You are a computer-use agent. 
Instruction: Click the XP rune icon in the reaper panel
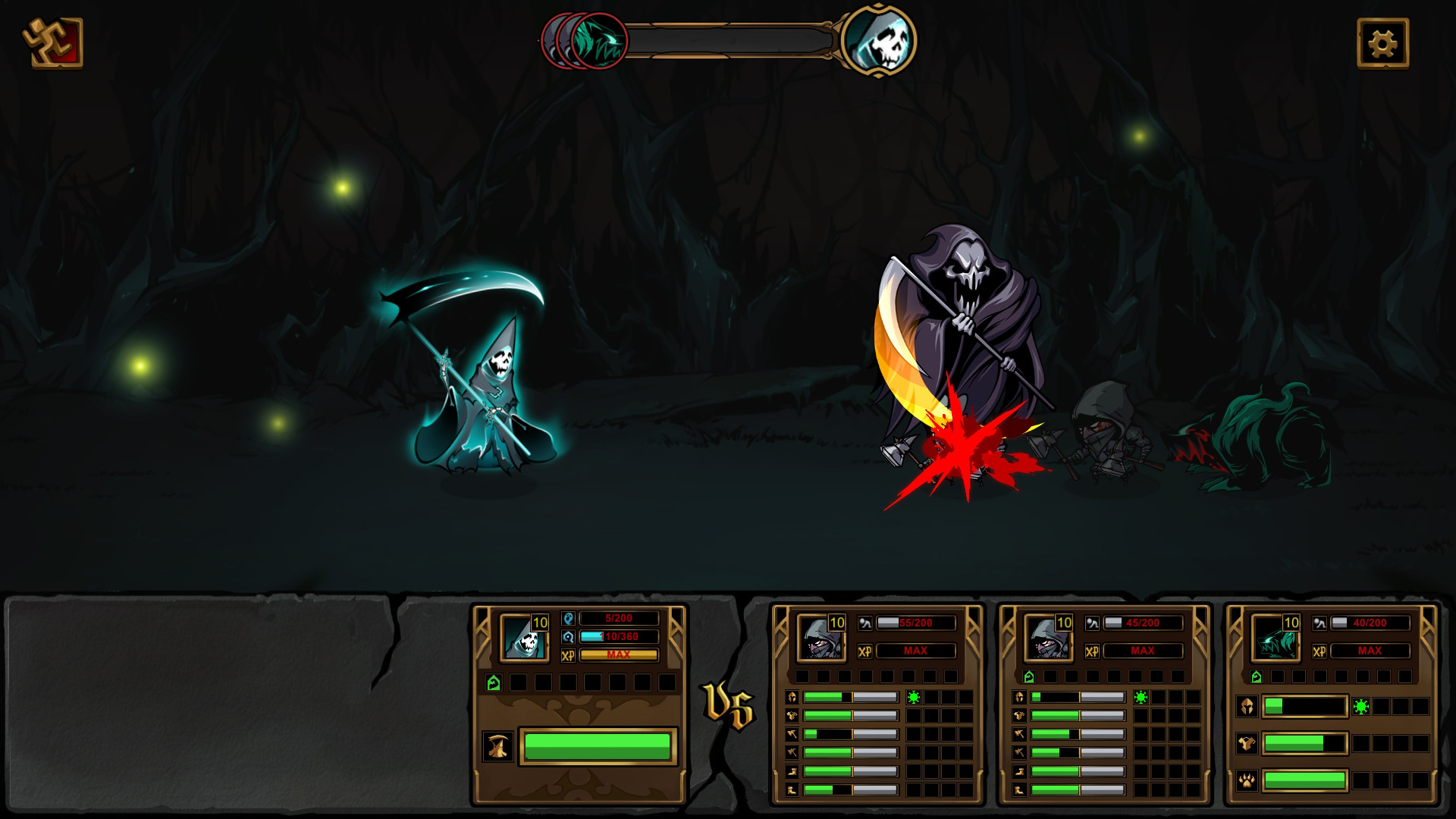(x=568, y=654)
